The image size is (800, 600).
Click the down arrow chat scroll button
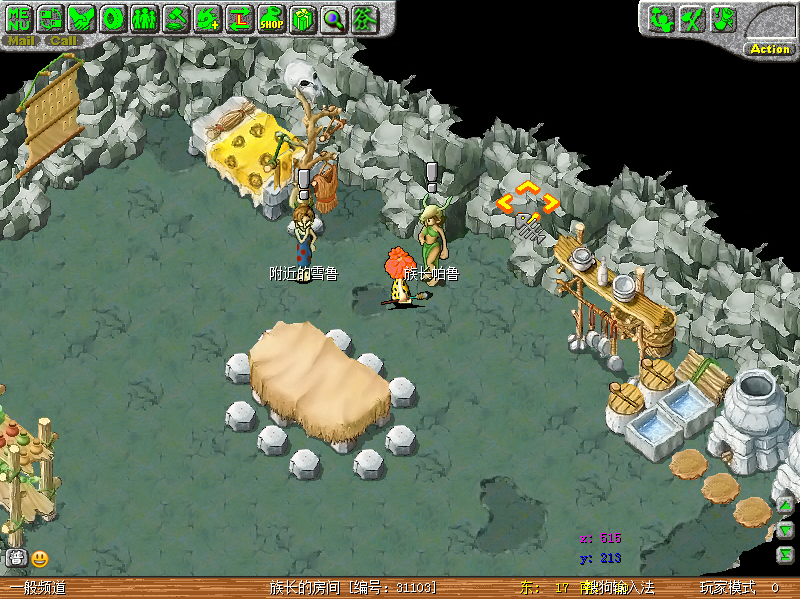pyautogui.click(x=786, y=529)
